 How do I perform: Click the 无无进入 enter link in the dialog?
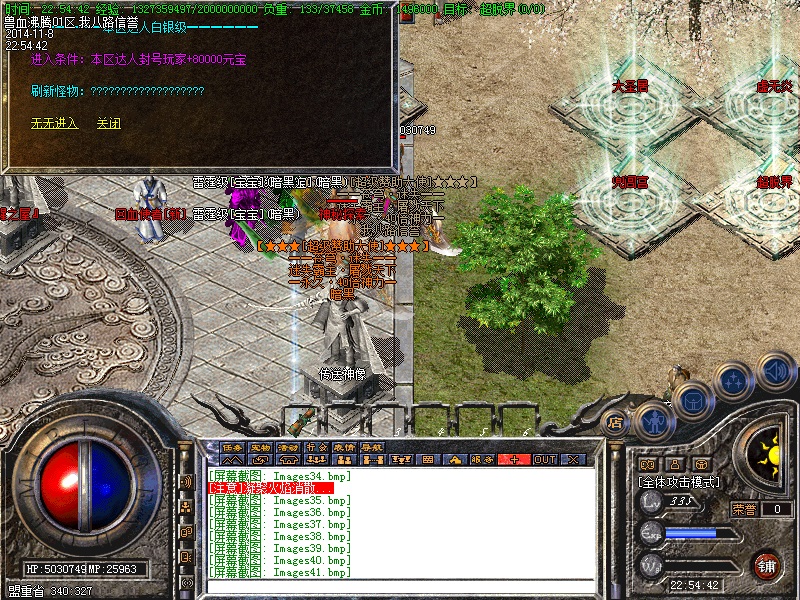click(54, 124)
